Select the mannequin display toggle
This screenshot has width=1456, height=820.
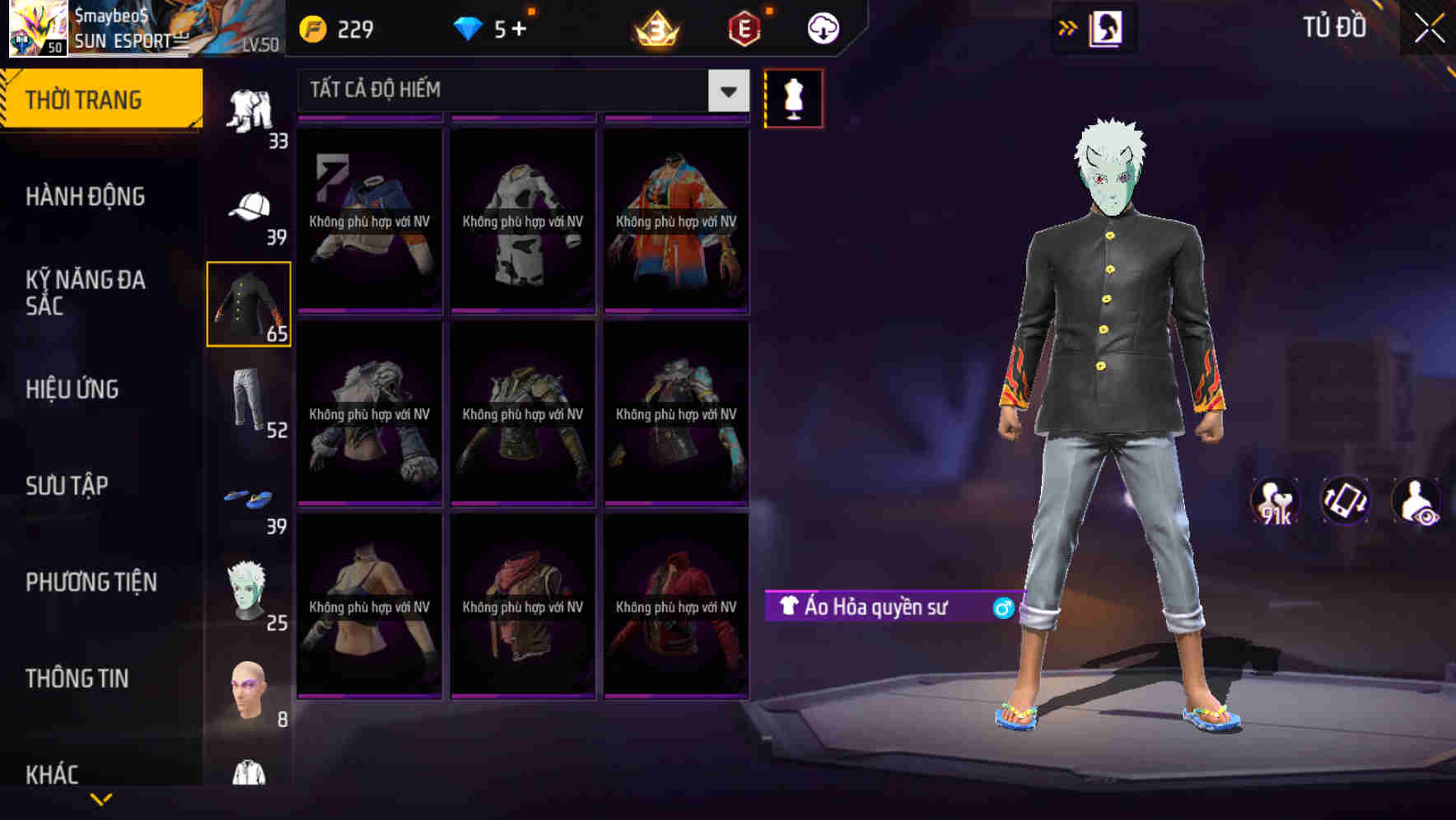click(x=793, y=97)
